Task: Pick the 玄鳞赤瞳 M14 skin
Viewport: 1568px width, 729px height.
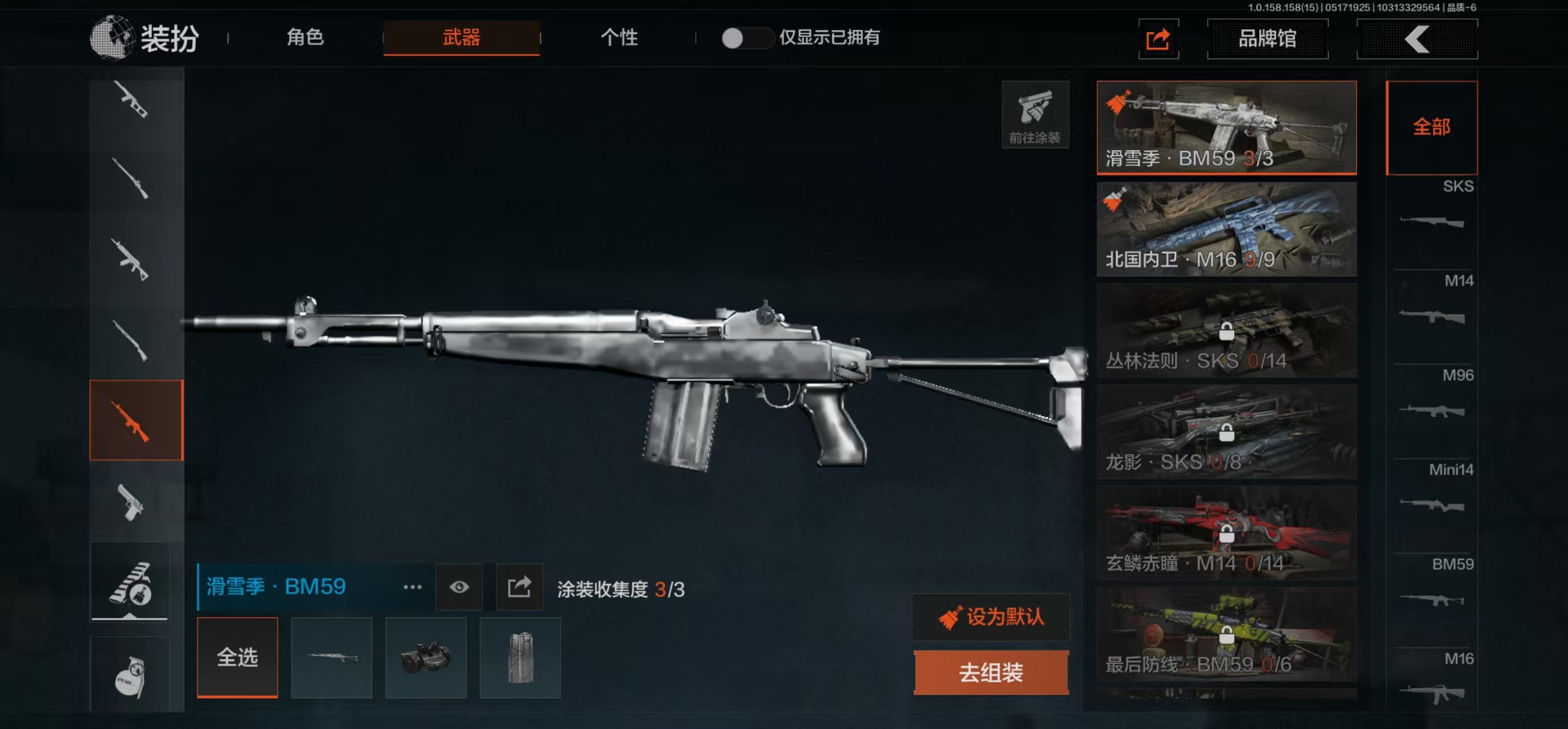Action: click(x=1226, y=533)
